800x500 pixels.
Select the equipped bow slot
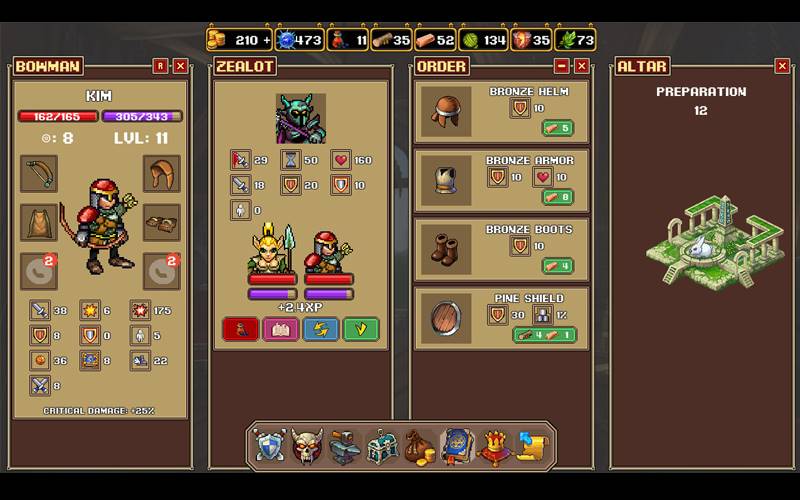tap(39, 173)
